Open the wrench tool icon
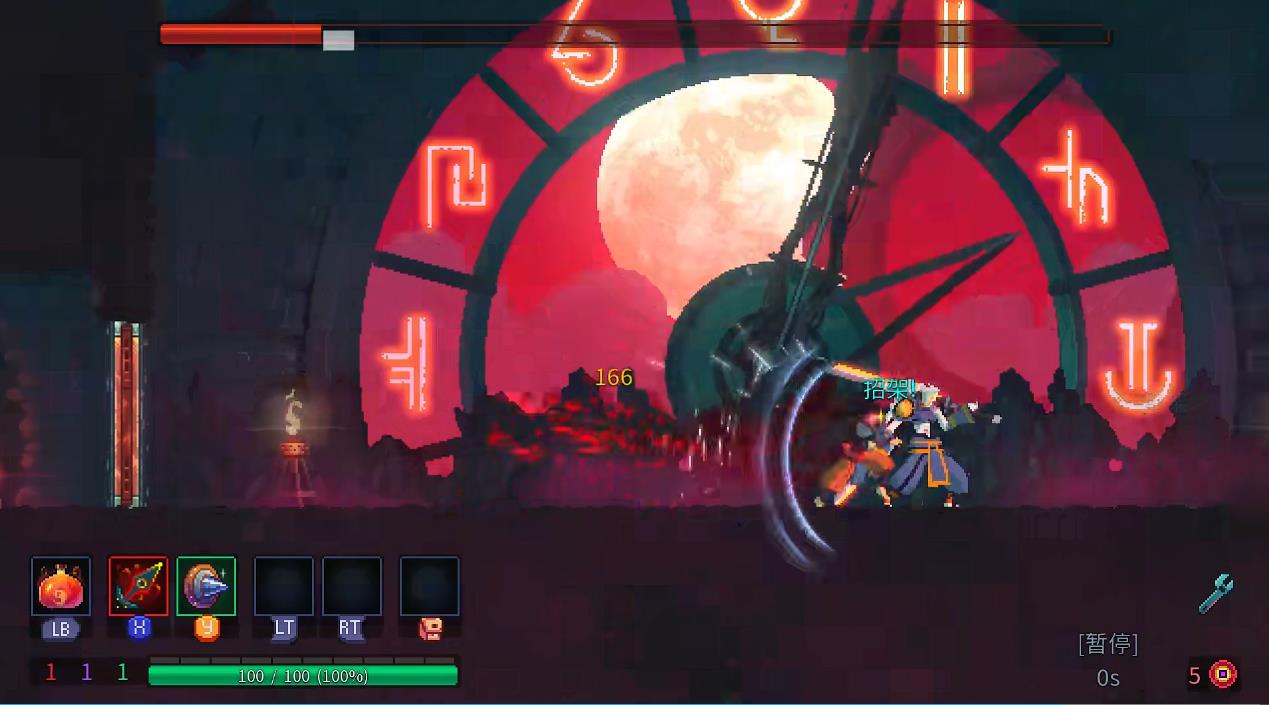This screenshot has width=1269, height=705. pos(1216,594)
